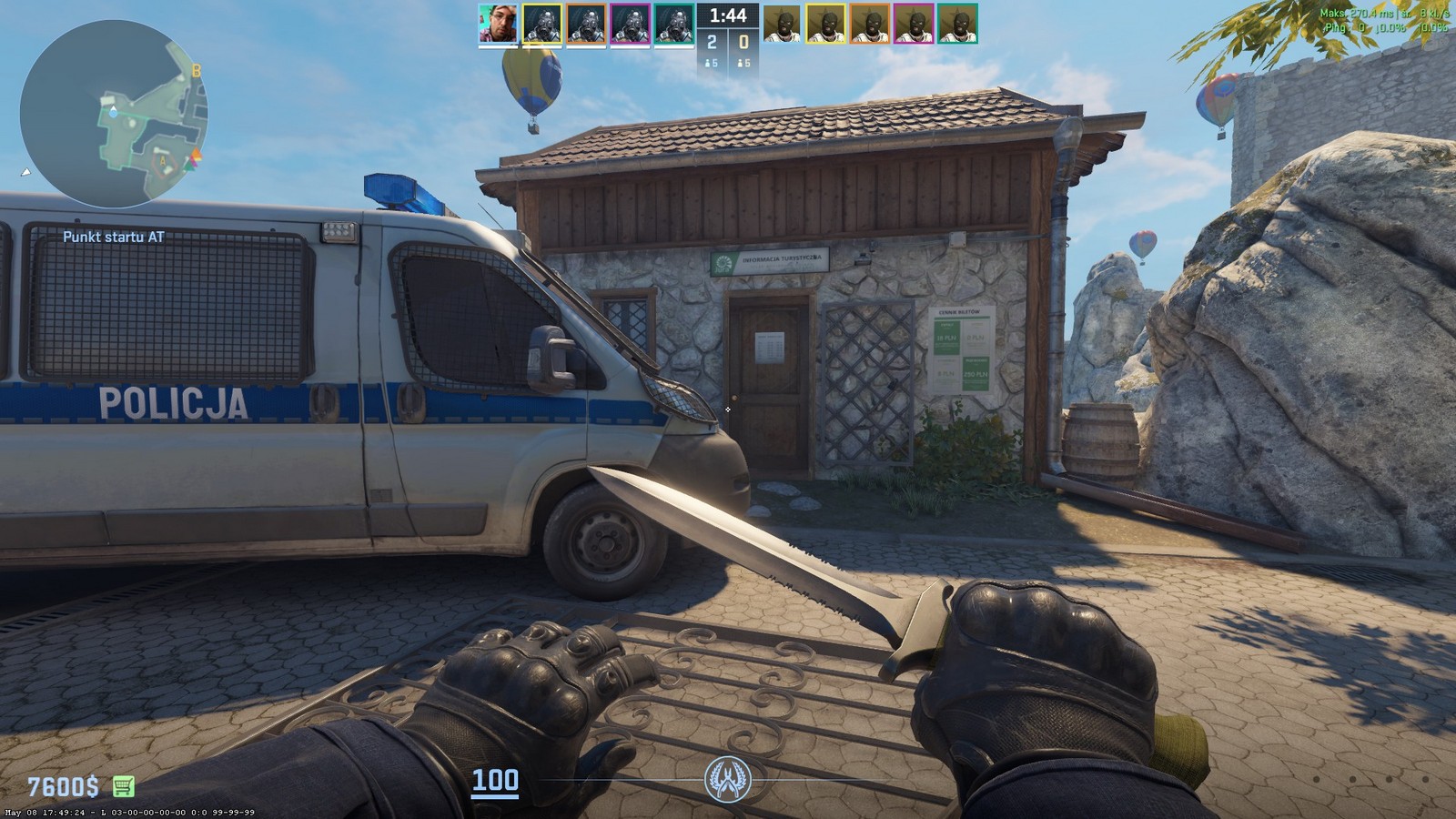
Task: Click the teal-bordered balaclava terrorist avatar
Action: (956, 24)
